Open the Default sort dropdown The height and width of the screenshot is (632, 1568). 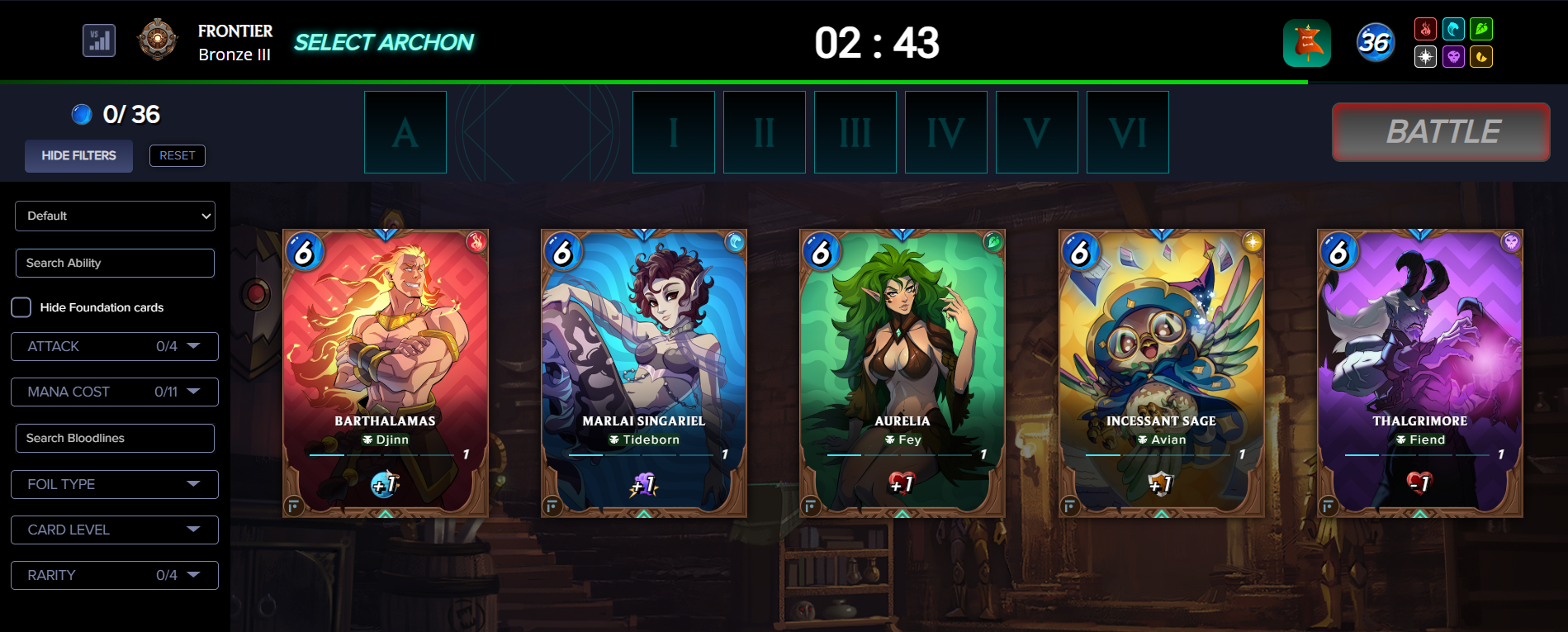point(115,216)
